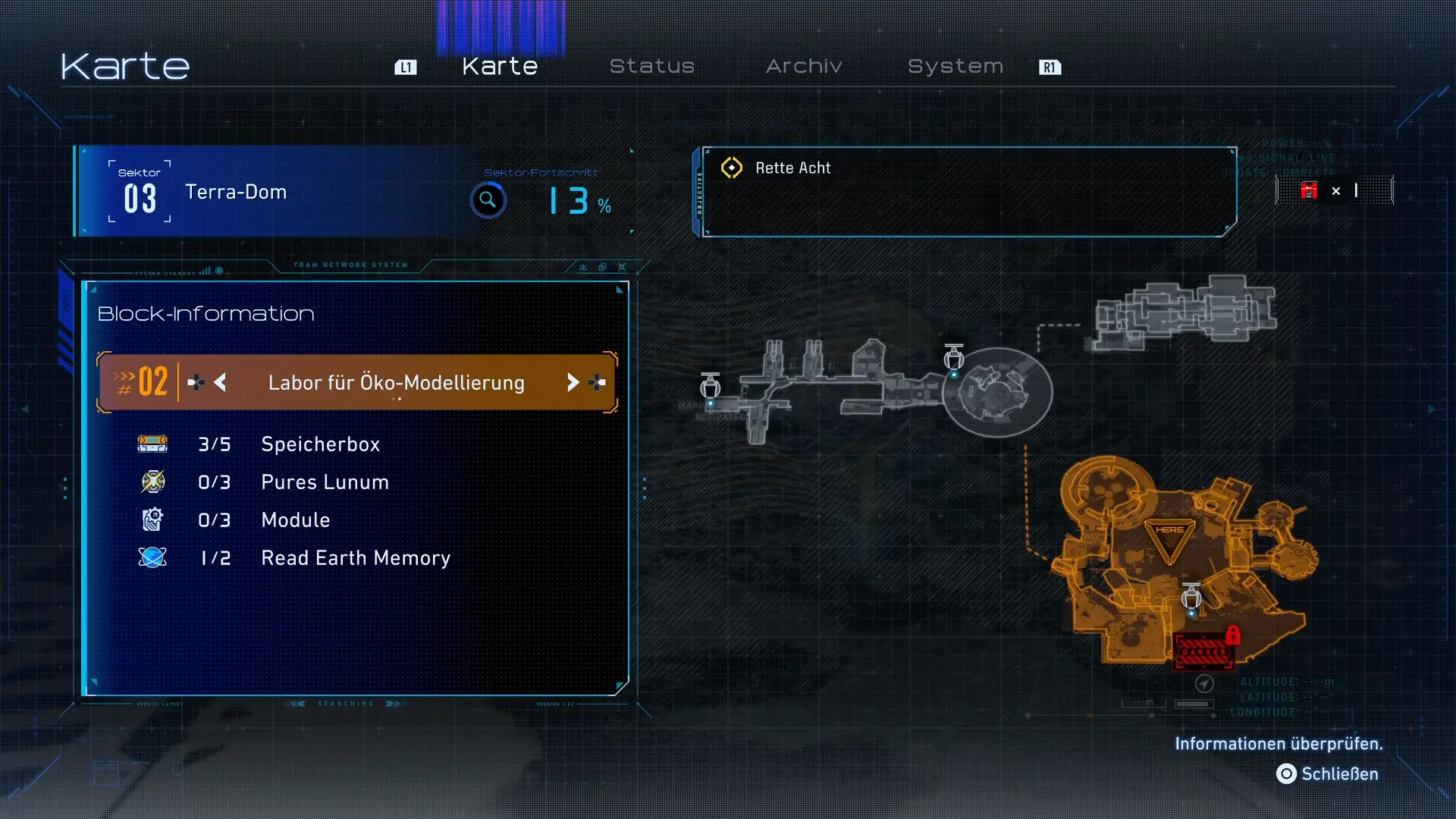This screenshot has height=819, width=1456.
Task: Select the Speicherbox row
Action: [x=320, y=444]
